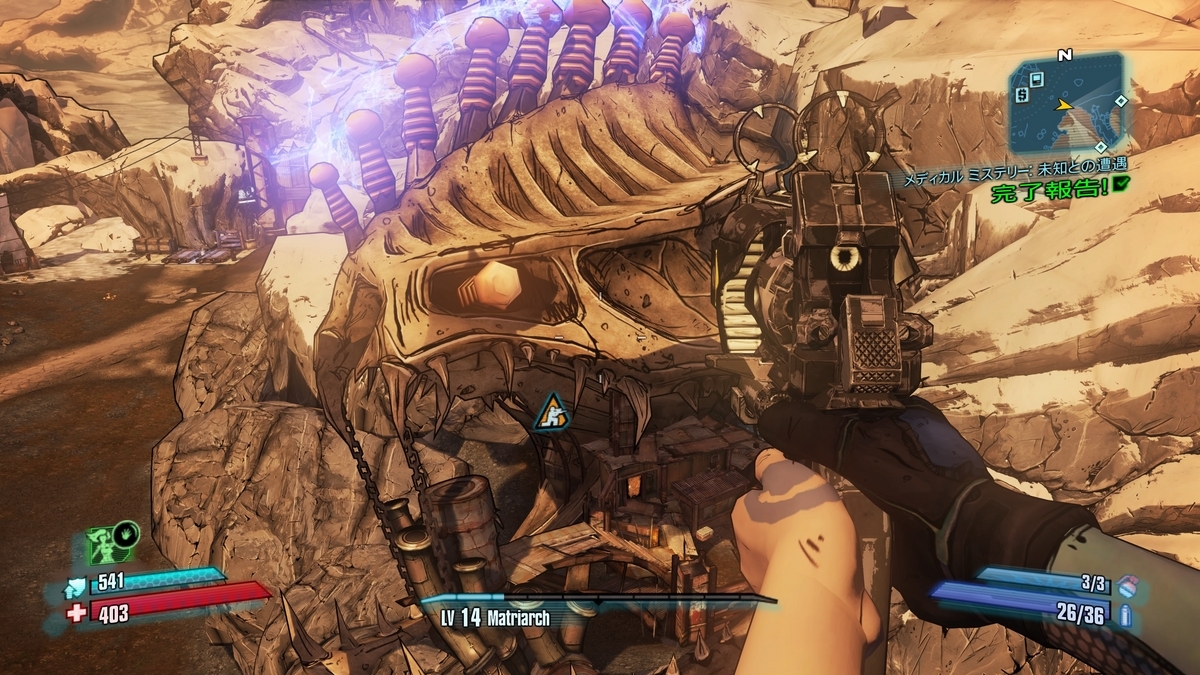Screen dimensions: 1200x675
Task: Activate the green Siren action skill icon
Action: (x=104, y=546)
